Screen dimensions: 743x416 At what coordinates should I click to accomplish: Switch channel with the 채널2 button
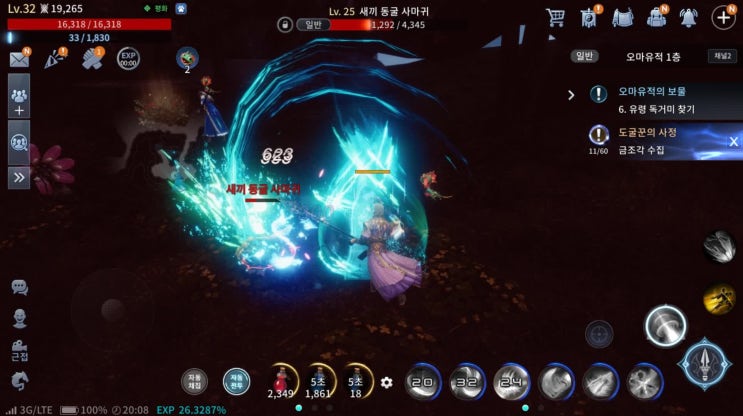pos(721,56)
